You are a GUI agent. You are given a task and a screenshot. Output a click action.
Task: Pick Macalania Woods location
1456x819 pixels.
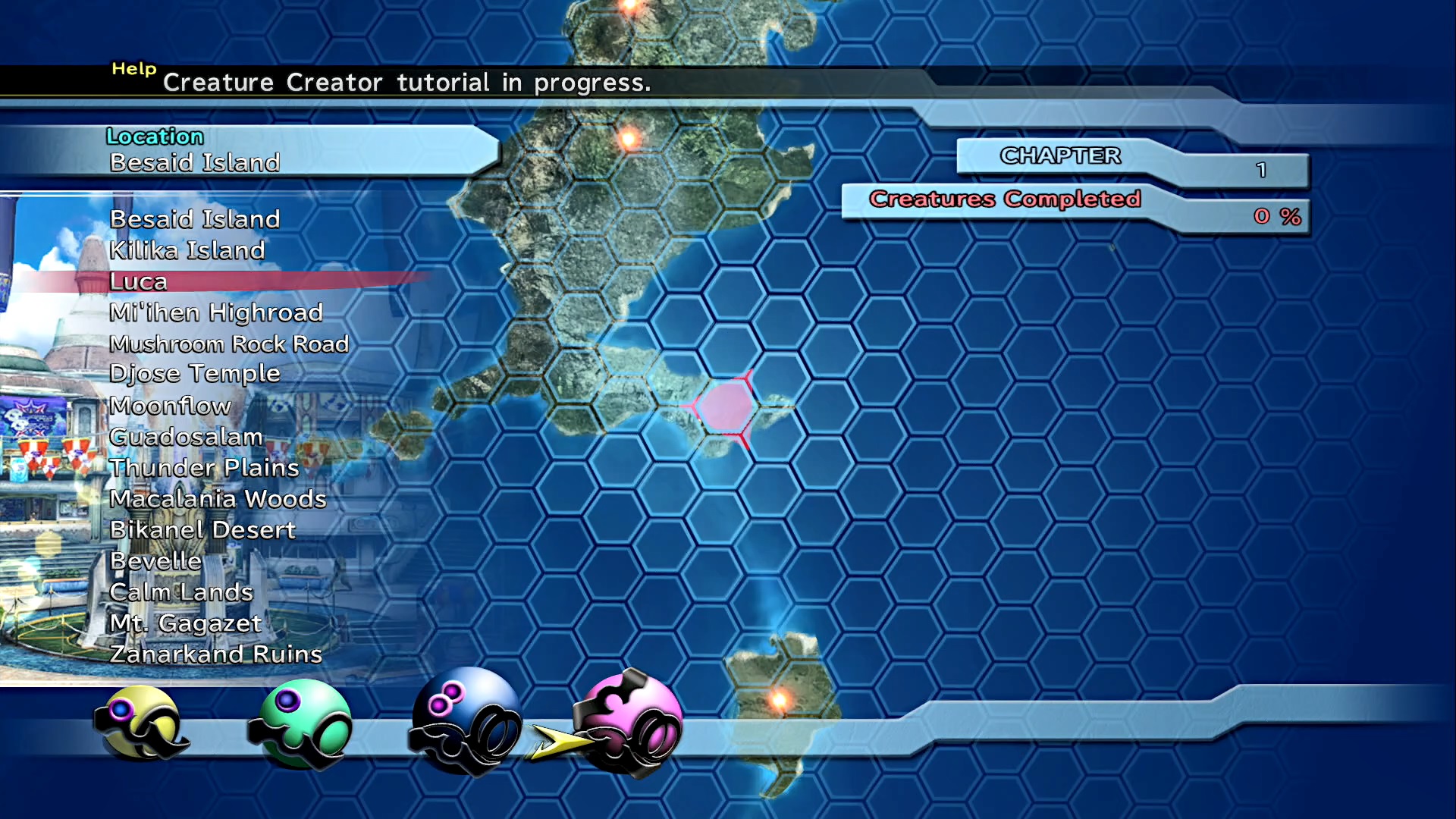[x=218, y=499]
